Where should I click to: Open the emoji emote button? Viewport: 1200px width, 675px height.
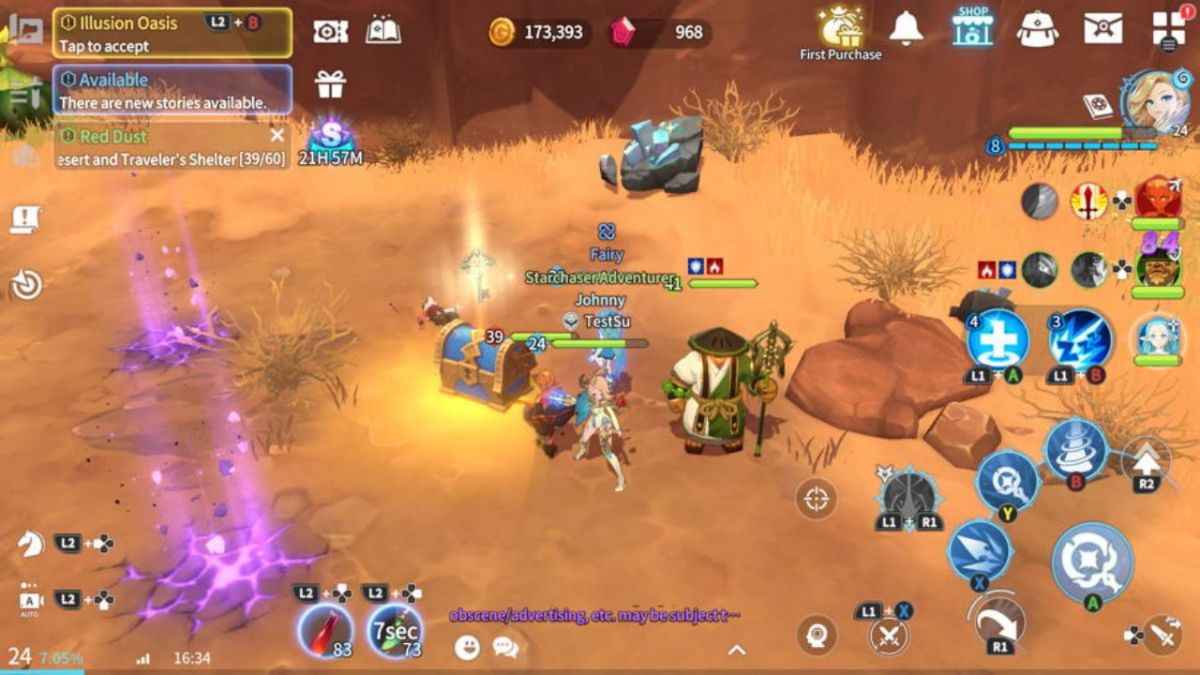tap(467, 648)
